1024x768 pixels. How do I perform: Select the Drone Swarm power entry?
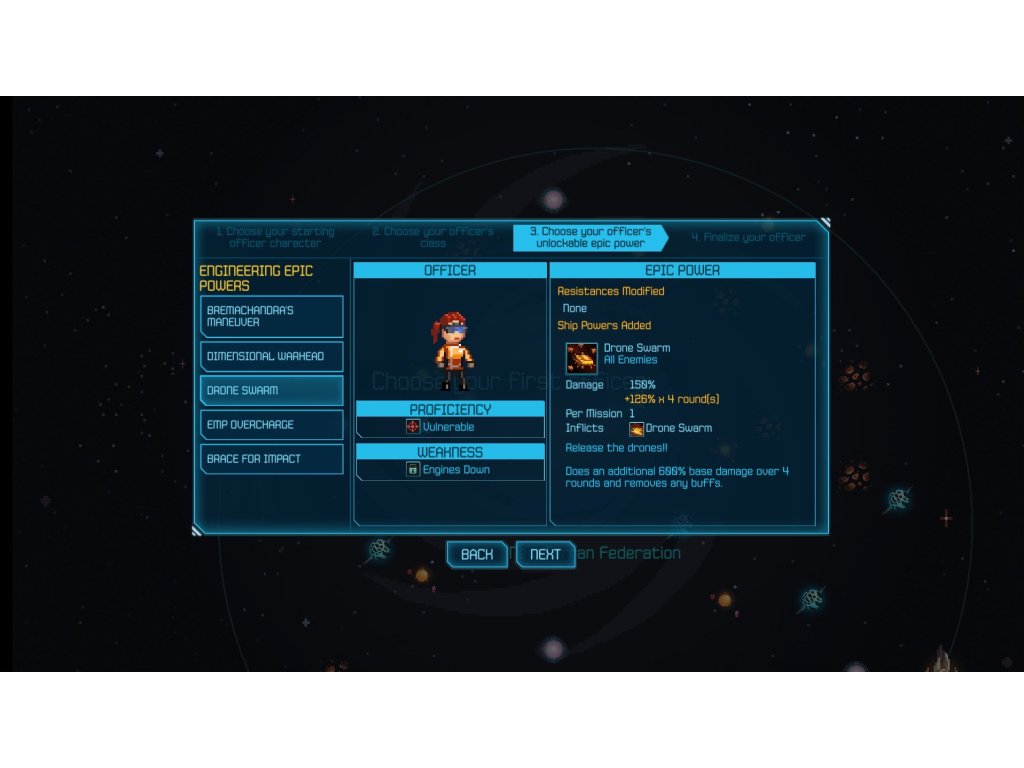[271, 390]
